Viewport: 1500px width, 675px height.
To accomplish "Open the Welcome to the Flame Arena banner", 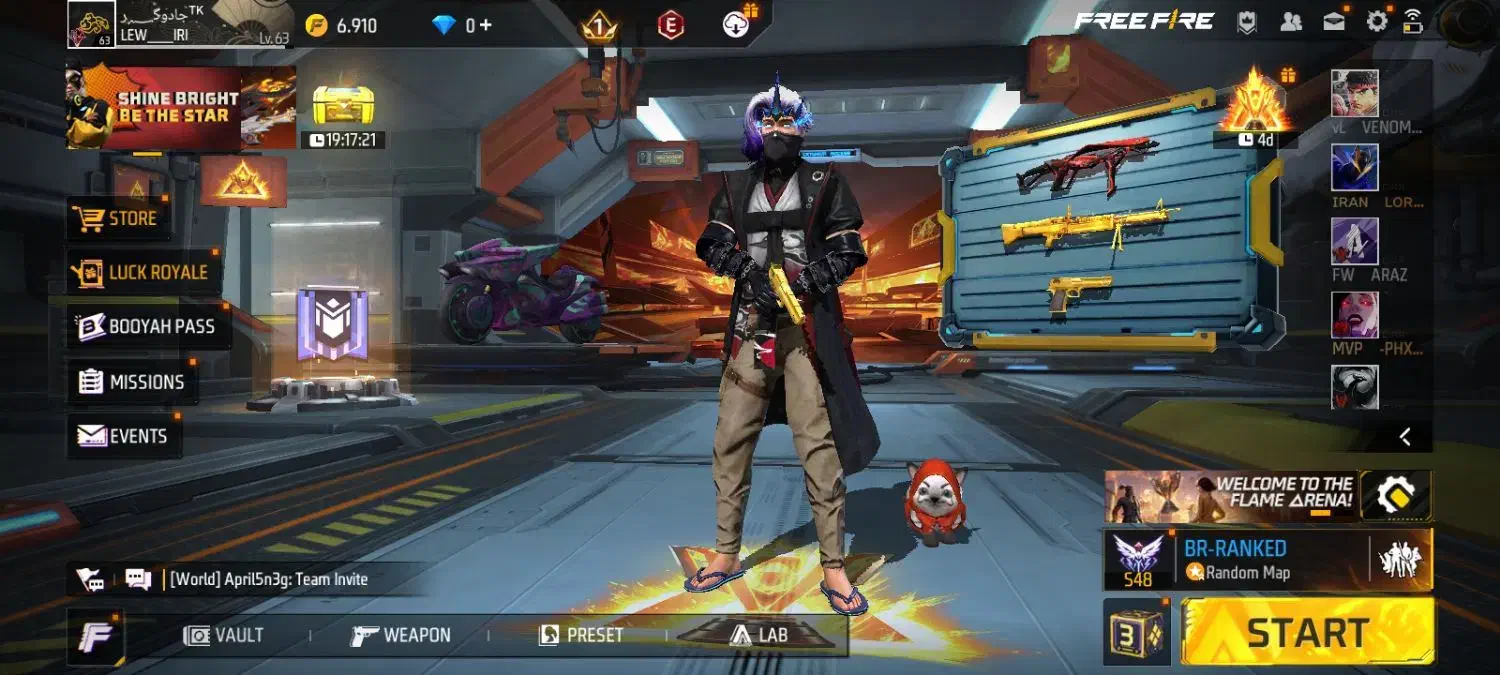I will (1230, 496).
